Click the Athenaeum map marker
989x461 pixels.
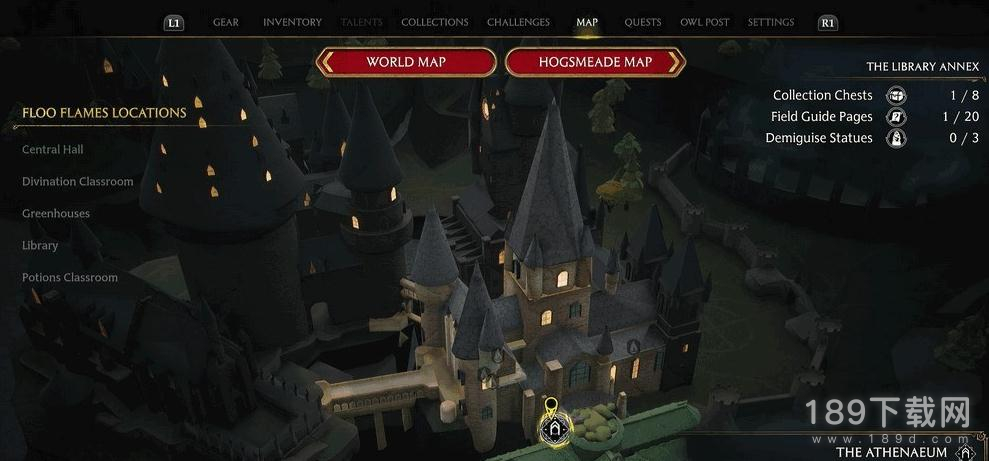(554, 428)
